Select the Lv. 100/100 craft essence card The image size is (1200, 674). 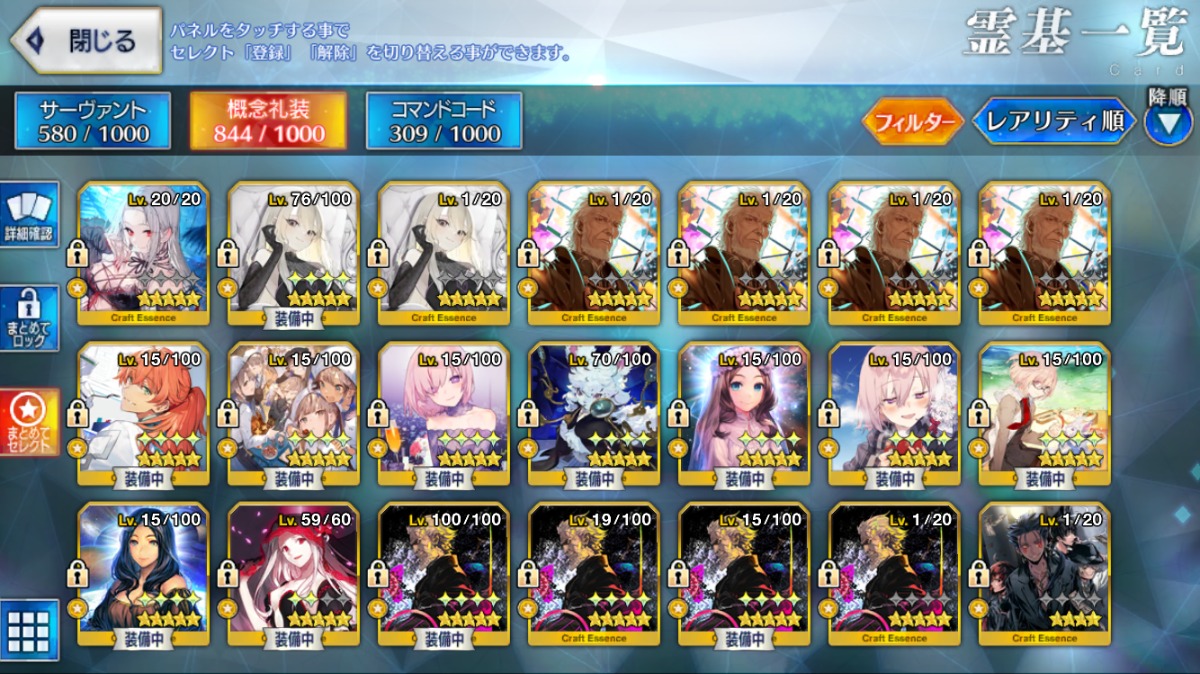pos(444,572)
